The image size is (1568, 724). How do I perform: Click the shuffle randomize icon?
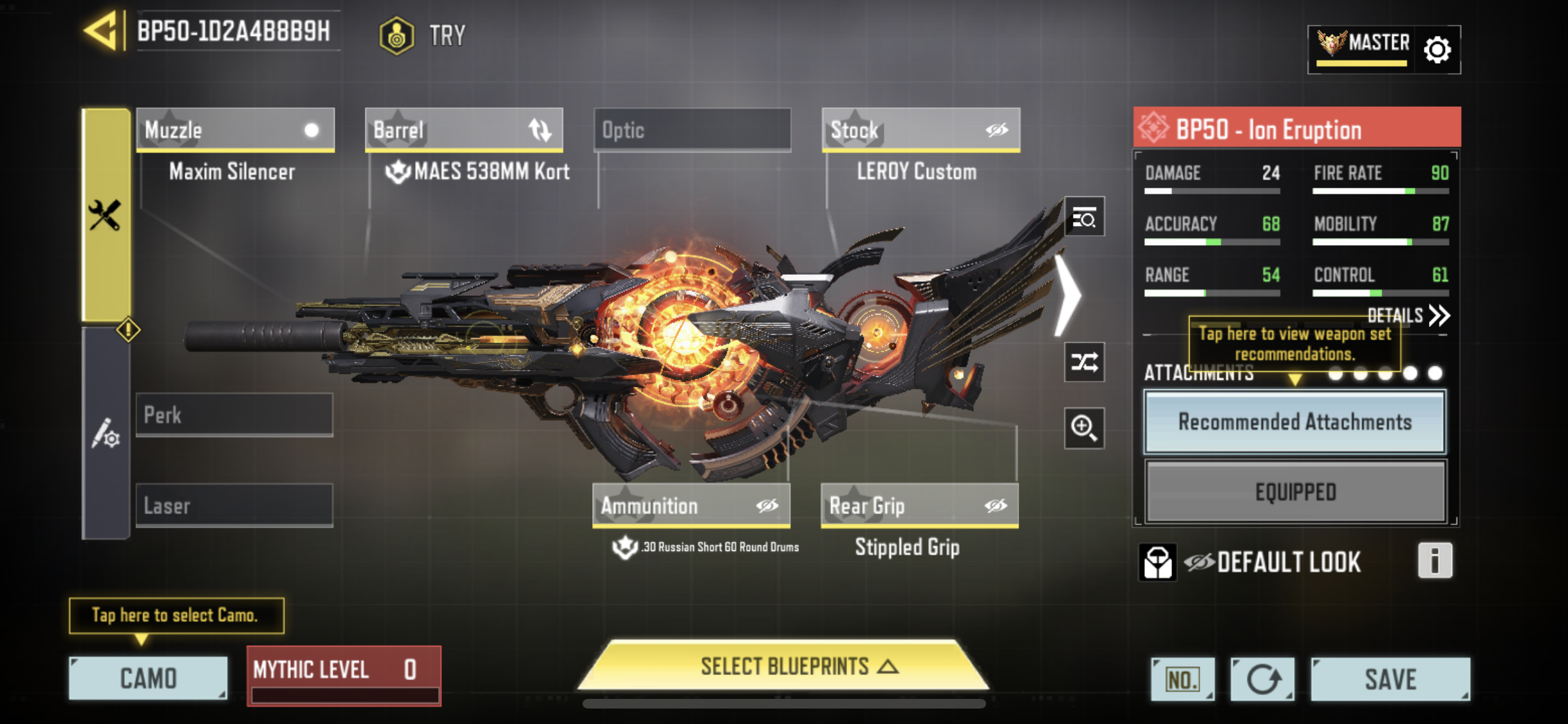click(1084, 362)
